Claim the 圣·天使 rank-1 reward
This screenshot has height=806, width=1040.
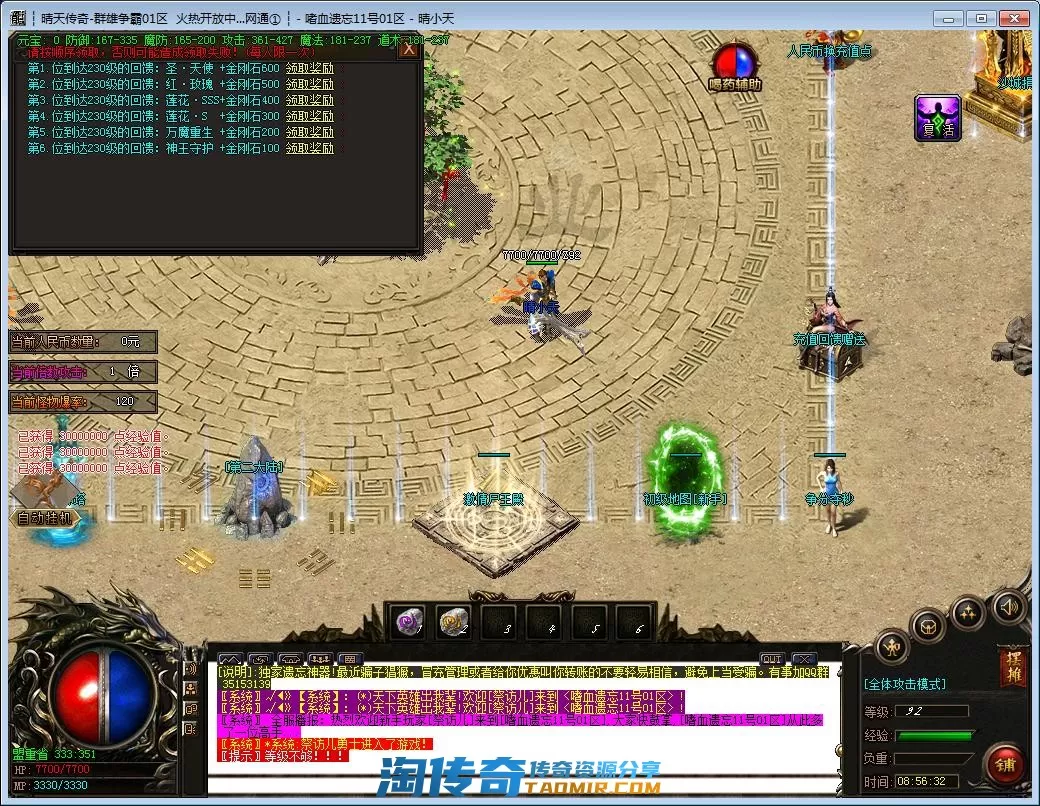coord(310,68)
